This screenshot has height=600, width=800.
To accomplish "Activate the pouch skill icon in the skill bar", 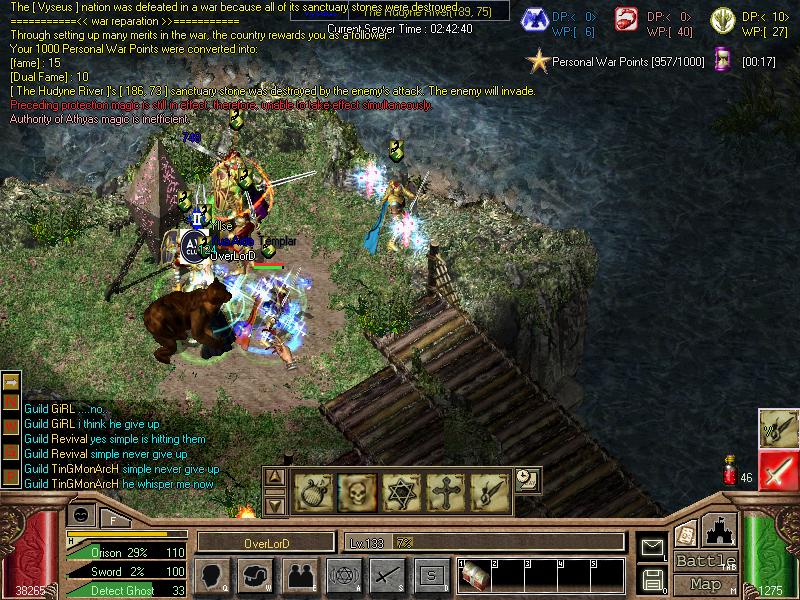I will click(x=313, y=490).
